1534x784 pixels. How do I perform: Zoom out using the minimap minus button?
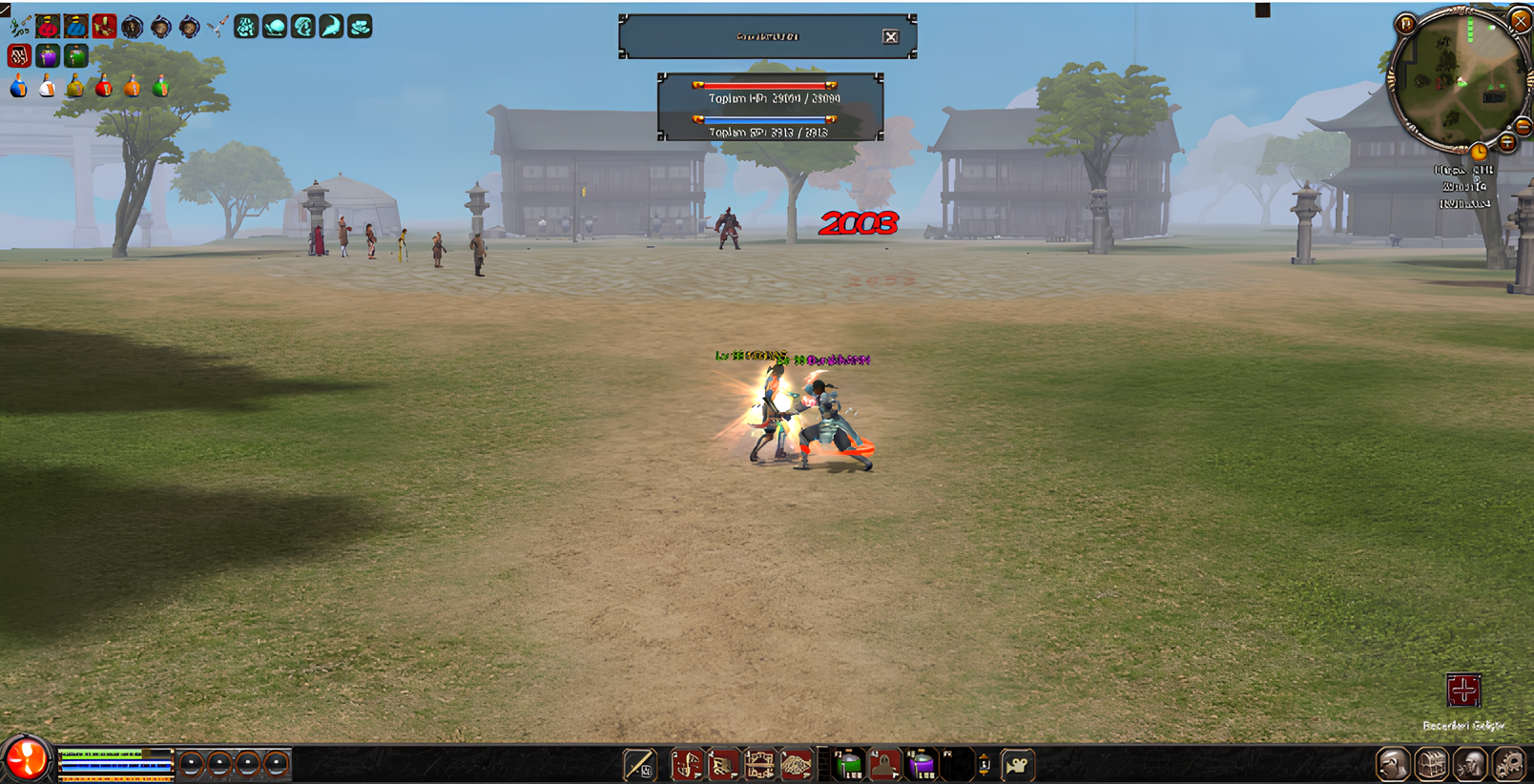point(1524,127)
